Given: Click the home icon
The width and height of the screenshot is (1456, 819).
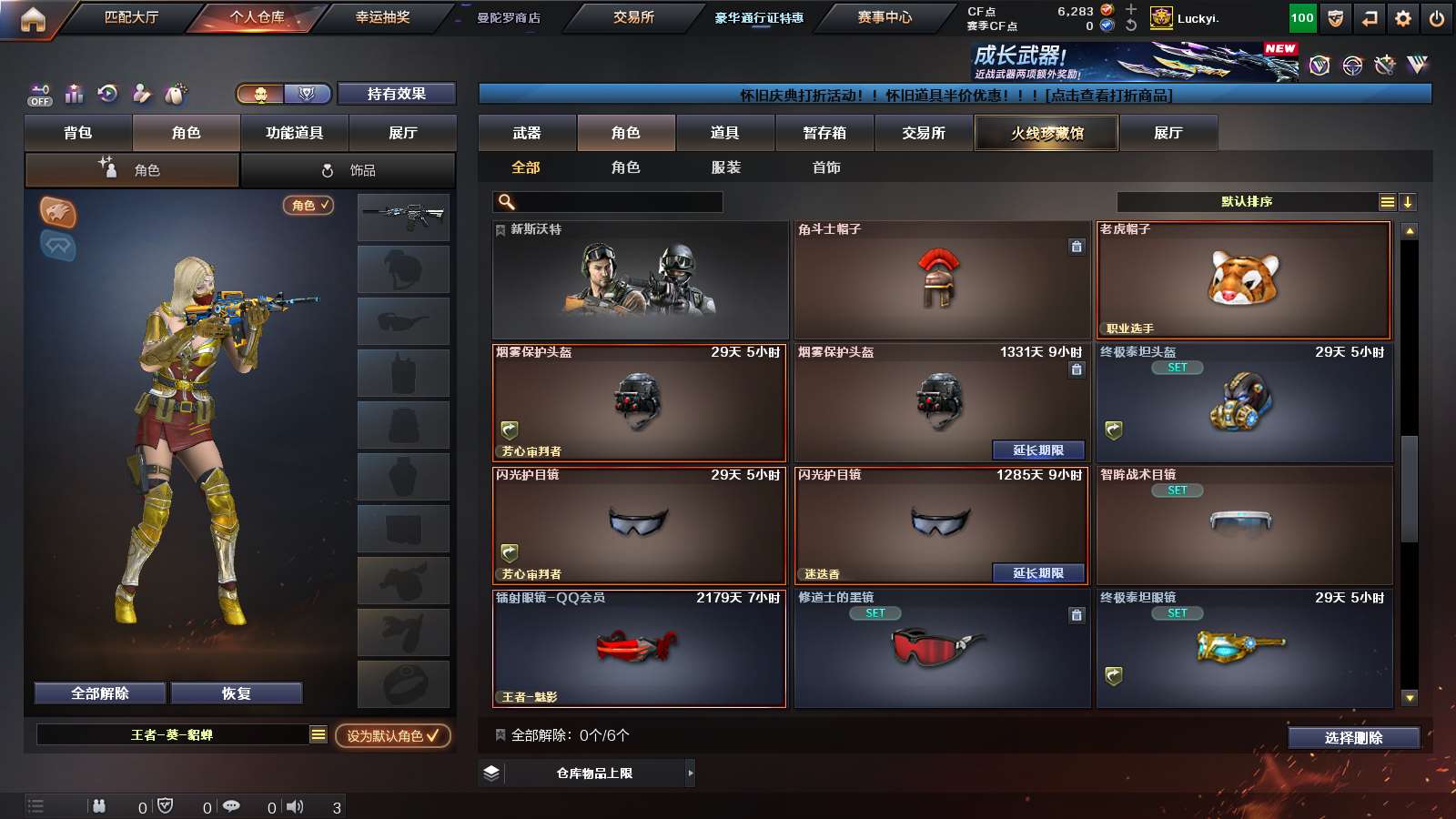Looking at the screenshot, I should pos(33,19).
